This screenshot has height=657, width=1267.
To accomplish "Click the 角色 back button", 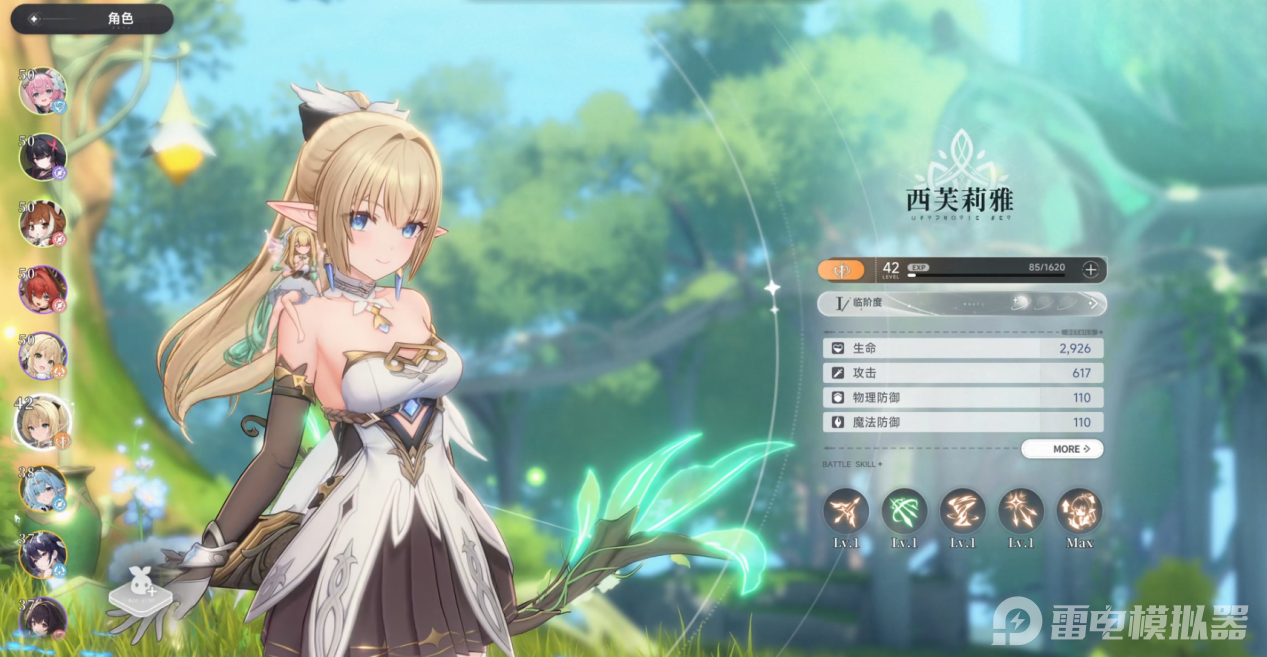I will [90, 19].
